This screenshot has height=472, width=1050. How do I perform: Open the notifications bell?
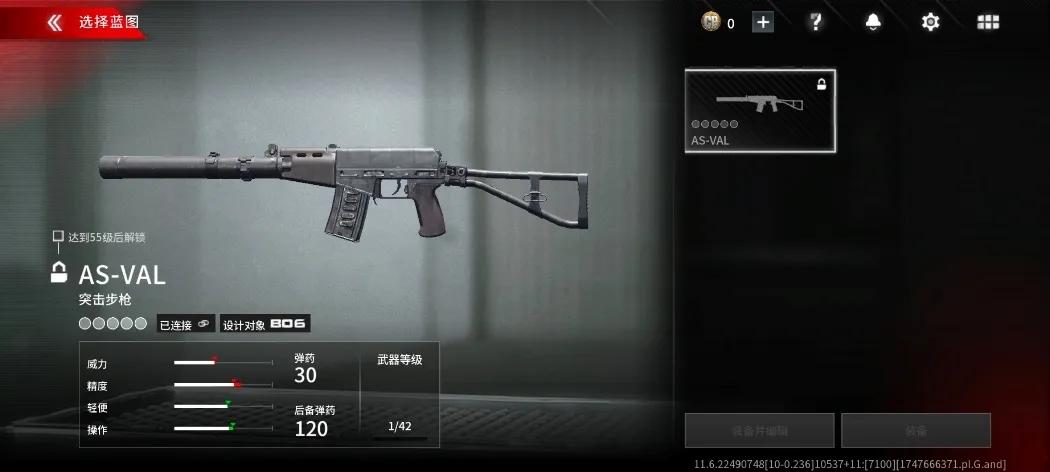(873, 22)
